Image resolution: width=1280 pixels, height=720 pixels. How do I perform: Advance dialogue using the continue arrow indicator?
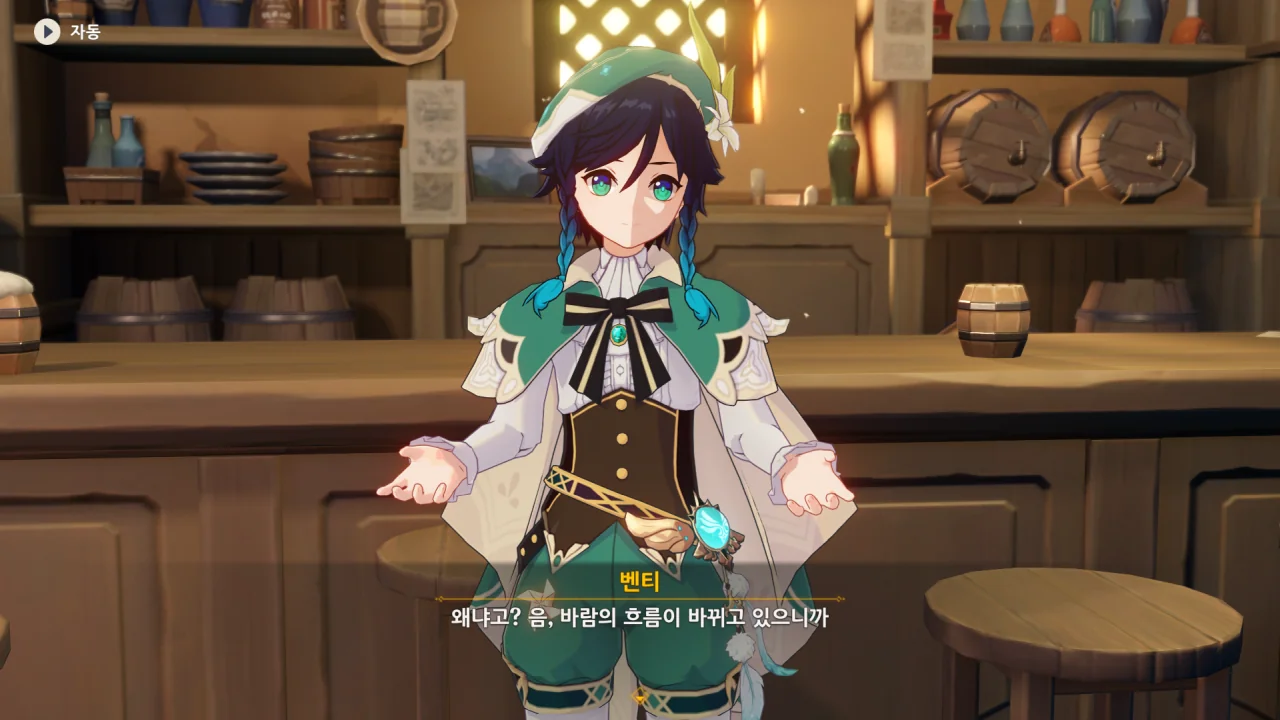coord(640,696)
